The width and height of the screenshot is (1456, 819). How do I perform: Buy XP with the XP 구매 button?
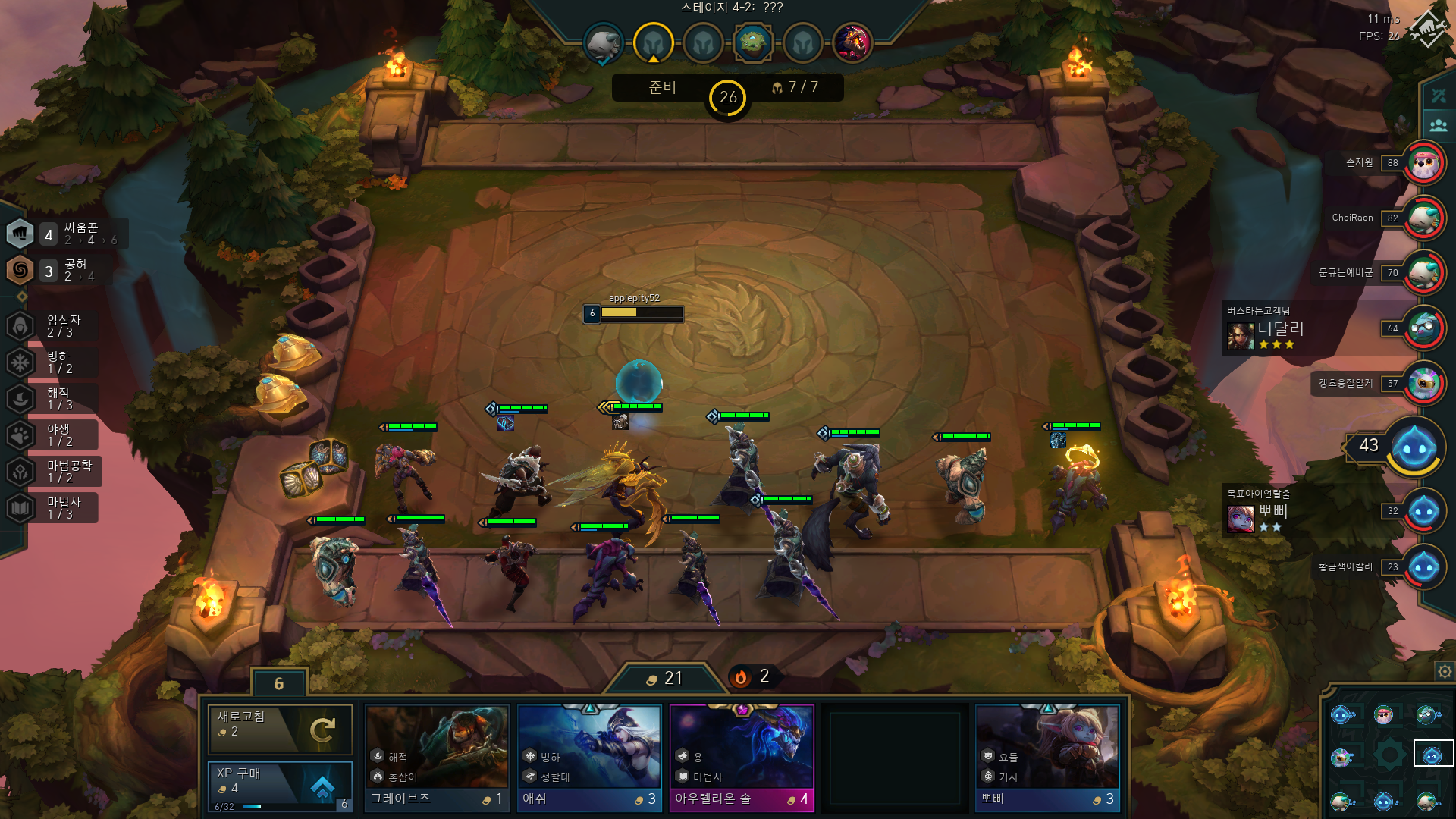click(280, 783)
